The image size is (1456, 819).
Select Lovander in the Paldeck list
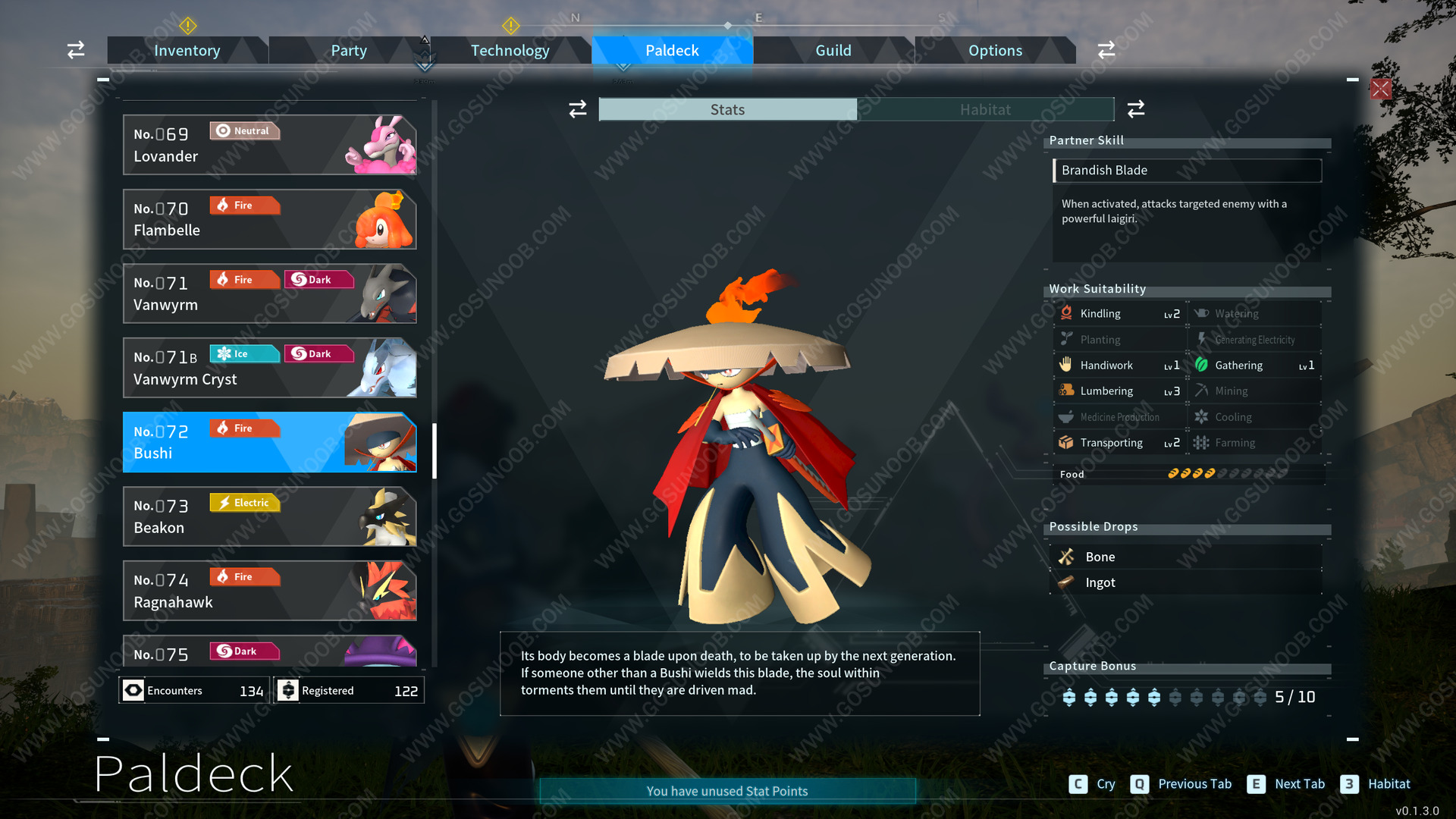(x=269, y=145)
